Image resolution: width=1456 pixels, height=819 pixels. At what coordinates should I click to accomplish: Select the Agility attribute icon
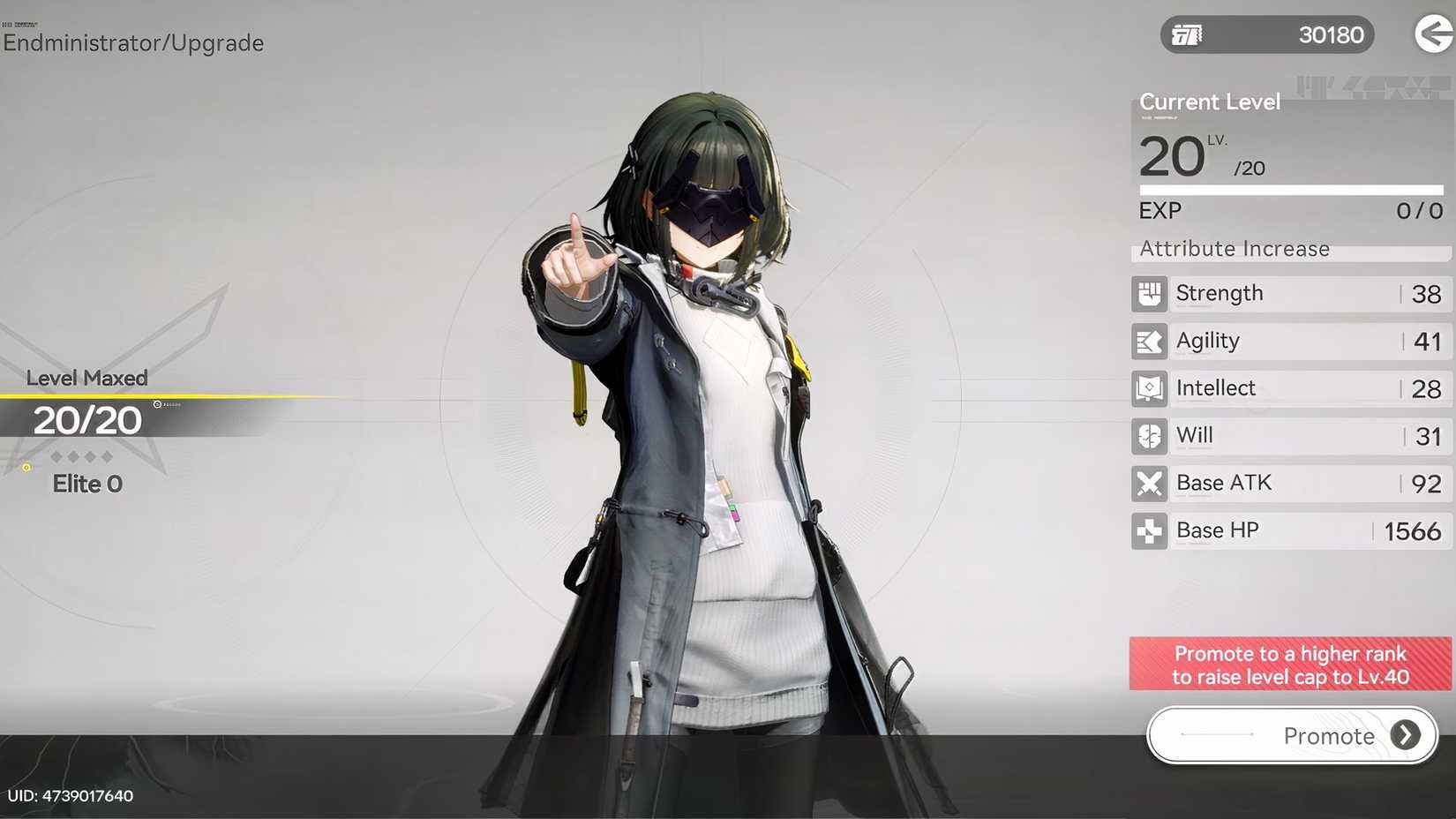pyautogui.click(x=1148, y=341)
